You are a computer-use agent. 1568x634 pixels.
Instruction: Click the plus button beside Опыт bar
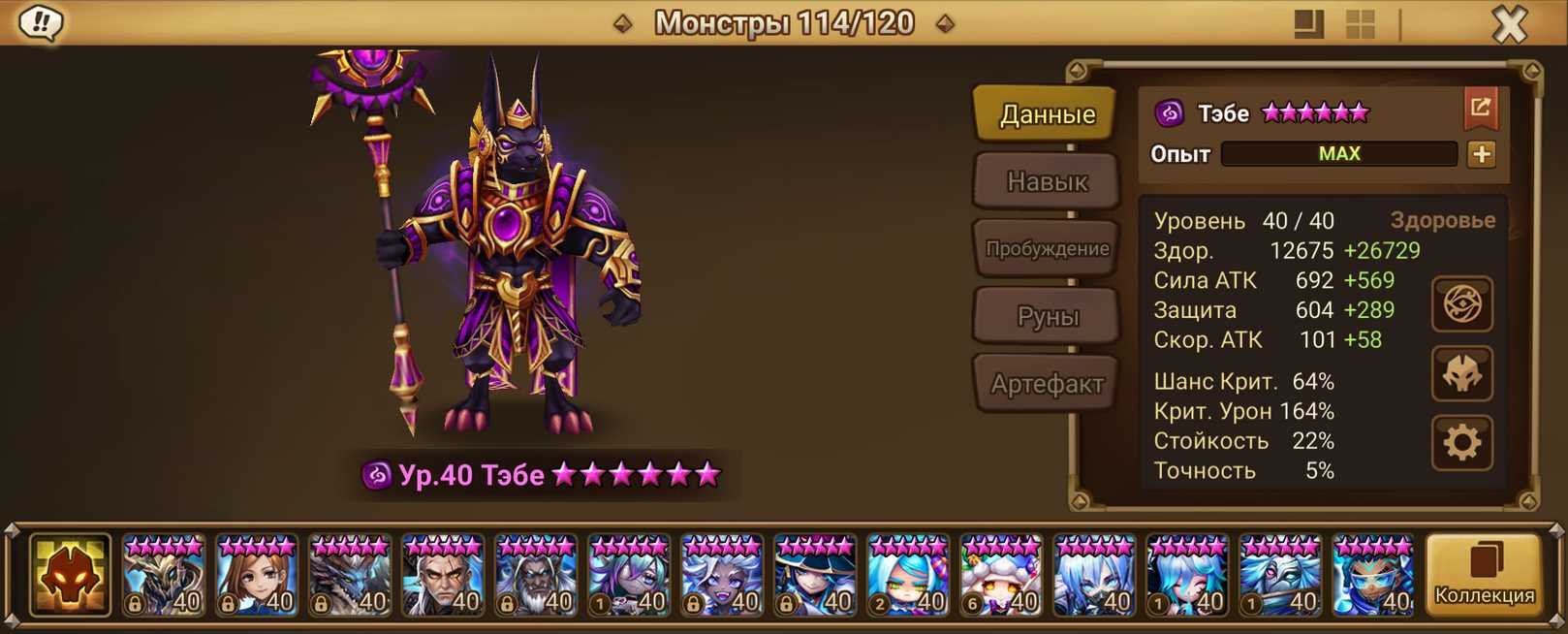[1481, 154]
